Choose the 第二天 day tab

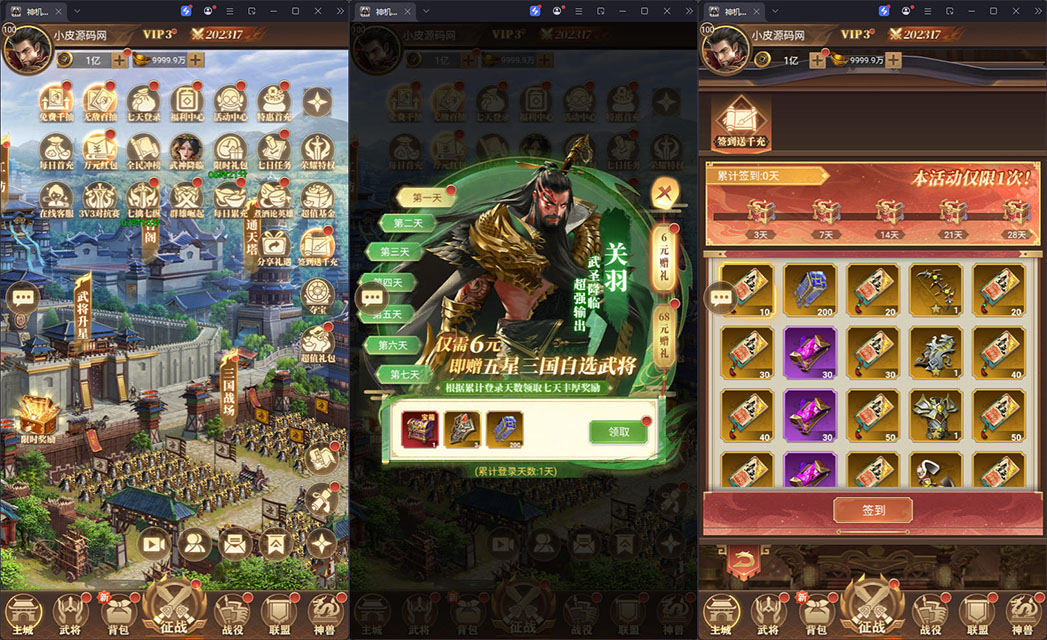click(406, 223)
